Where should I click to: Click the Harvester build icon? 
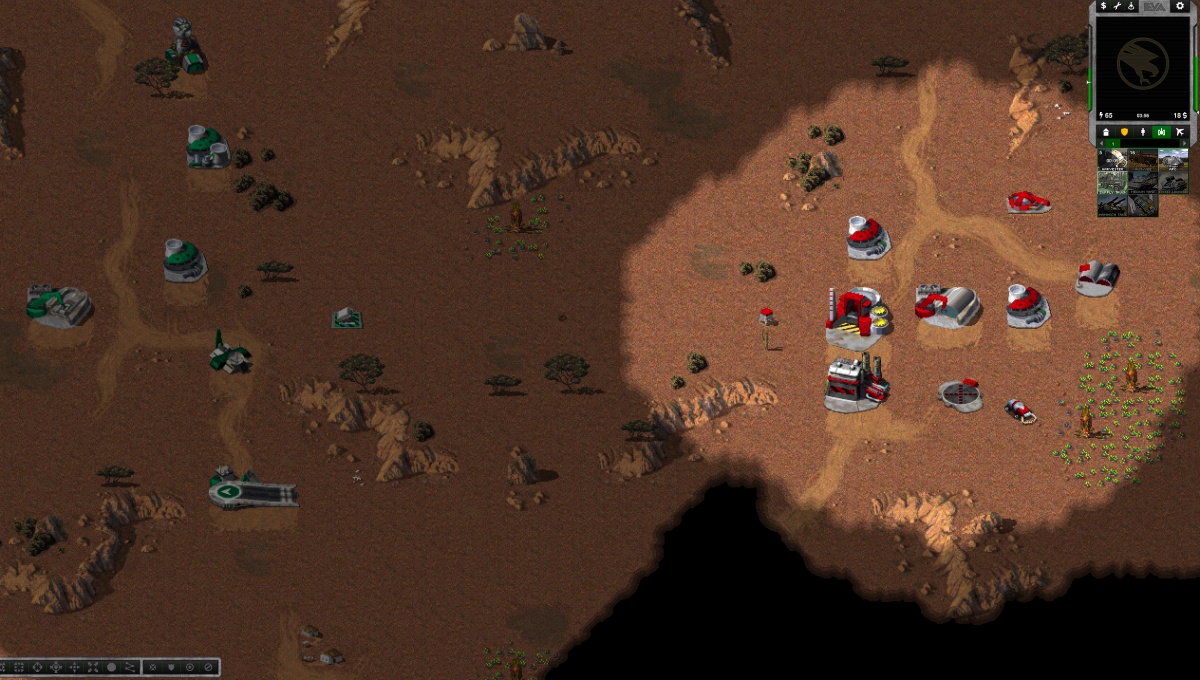click(x=1113, y=159)
